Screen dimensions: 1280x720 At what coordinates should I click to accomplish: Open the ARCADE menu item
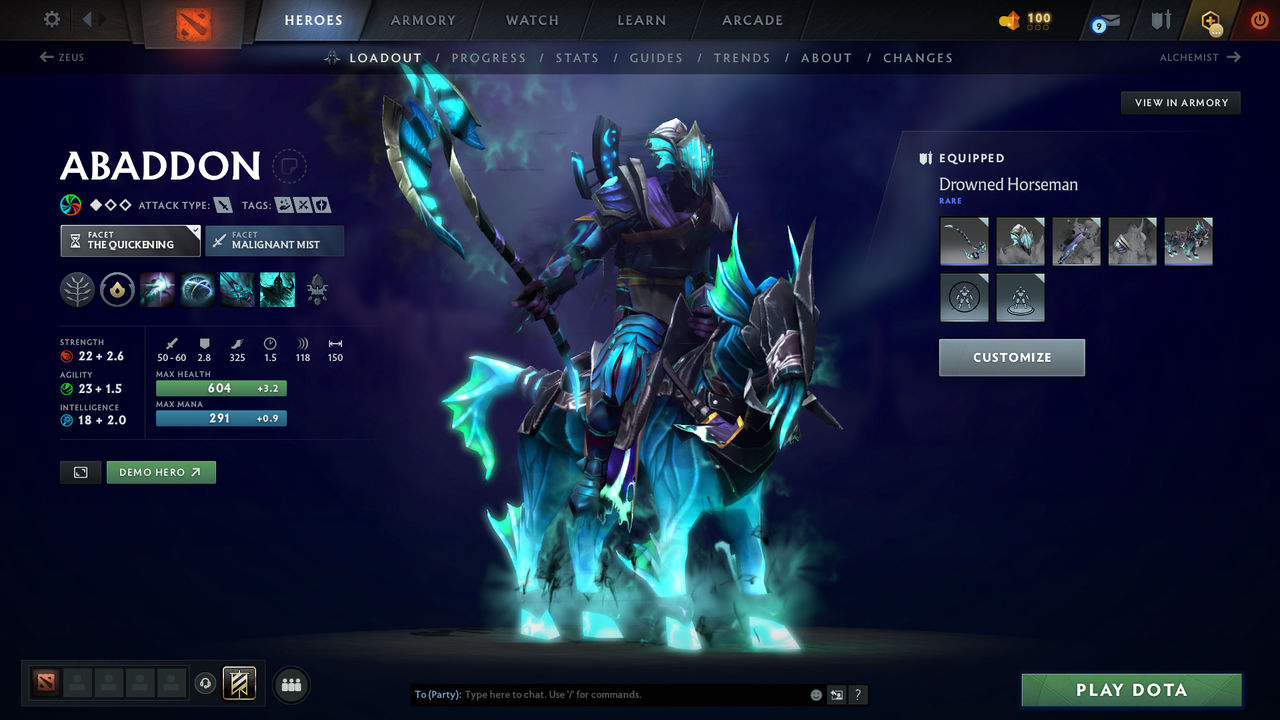point(751,20)
